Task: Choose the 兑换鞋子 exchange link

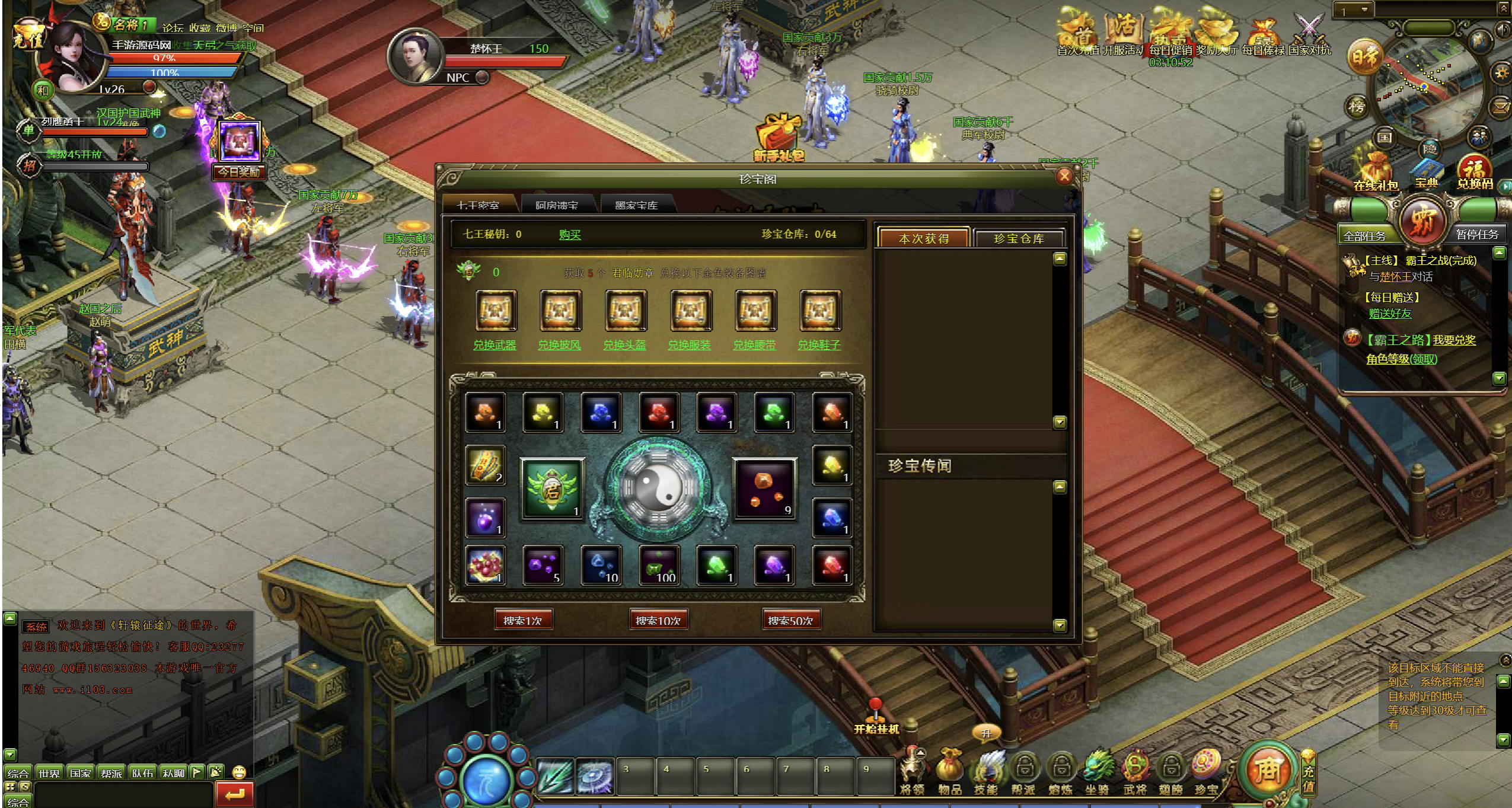Action: click(819, 345)
